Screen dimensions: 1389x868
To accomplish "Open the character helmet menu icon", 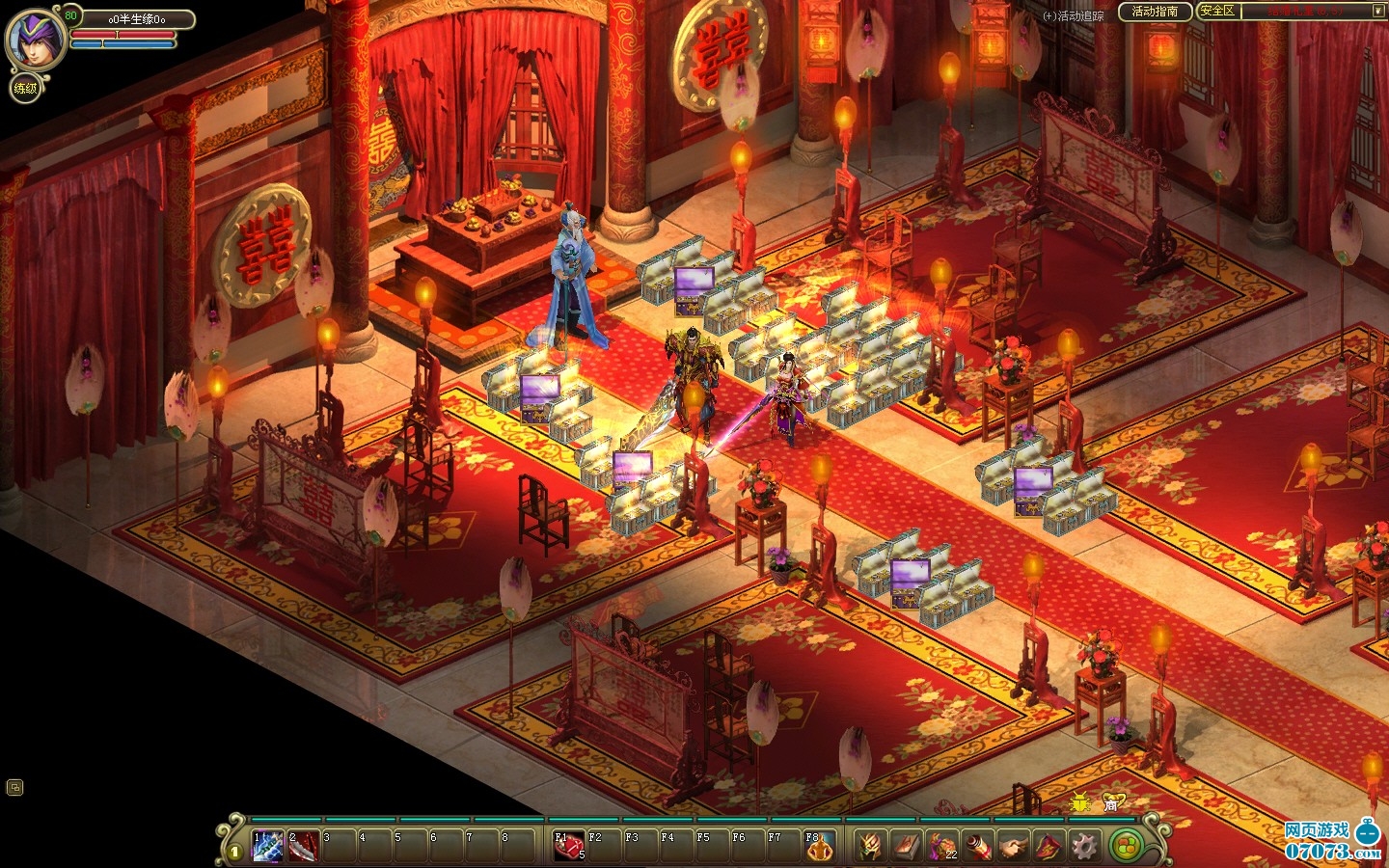I will (870, 846).
